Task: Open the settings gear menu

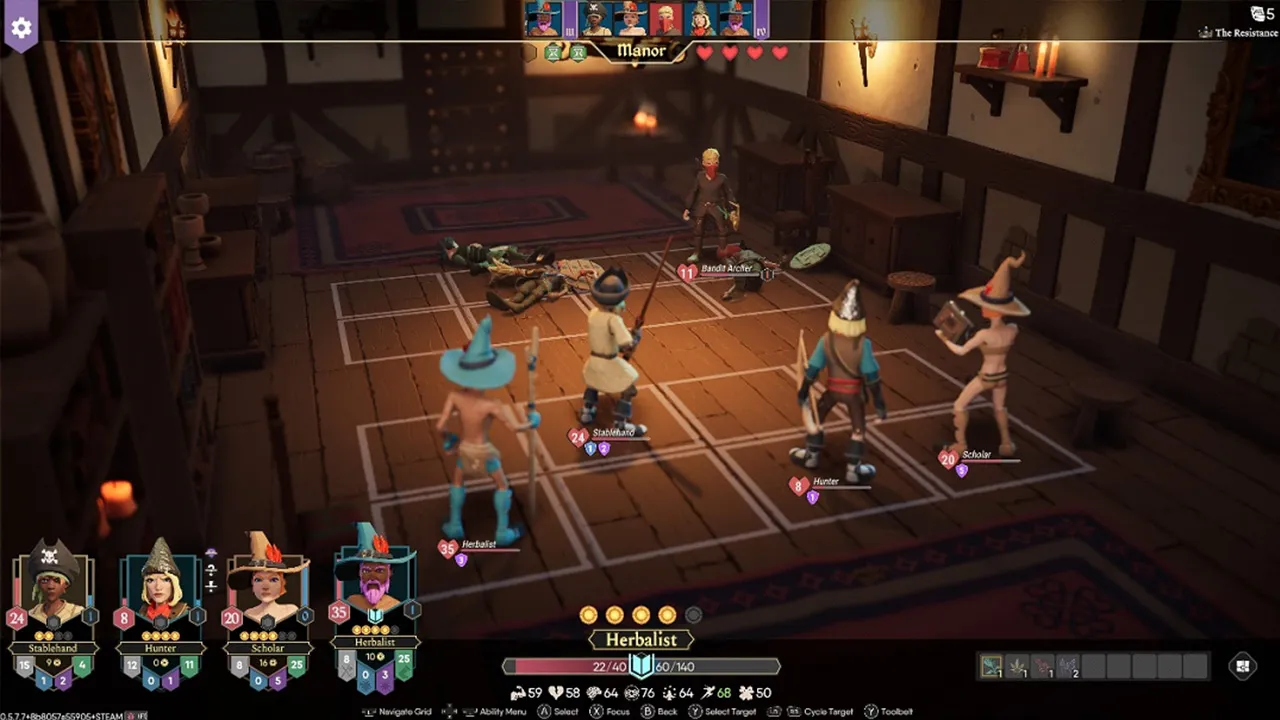Action: (x=20, y=27)
